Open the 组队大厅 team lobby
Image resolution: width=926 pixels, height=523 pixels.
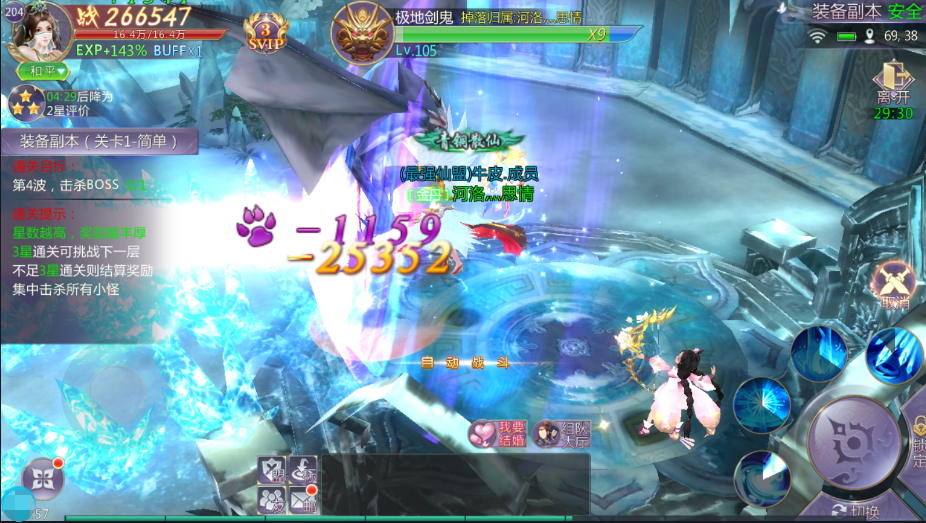[564, 432]
